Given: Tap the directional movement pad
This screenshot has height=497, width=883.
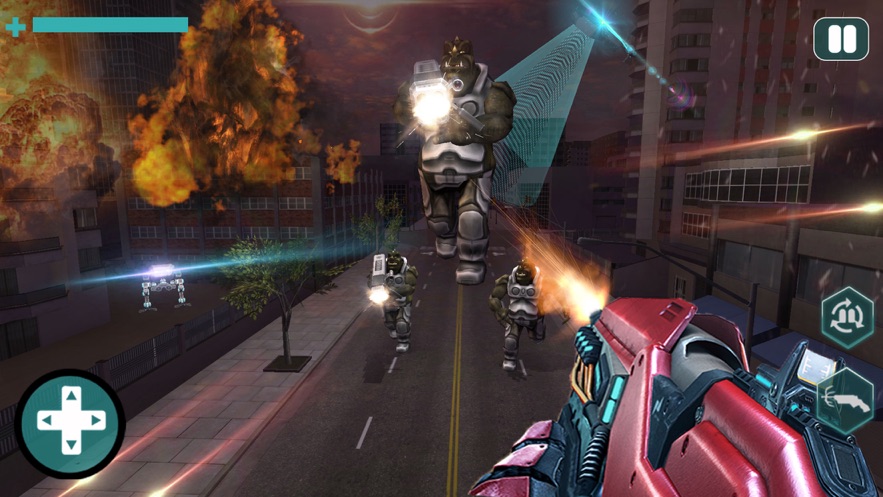Looking at the screenshot, I should click(x=70, y=421).
